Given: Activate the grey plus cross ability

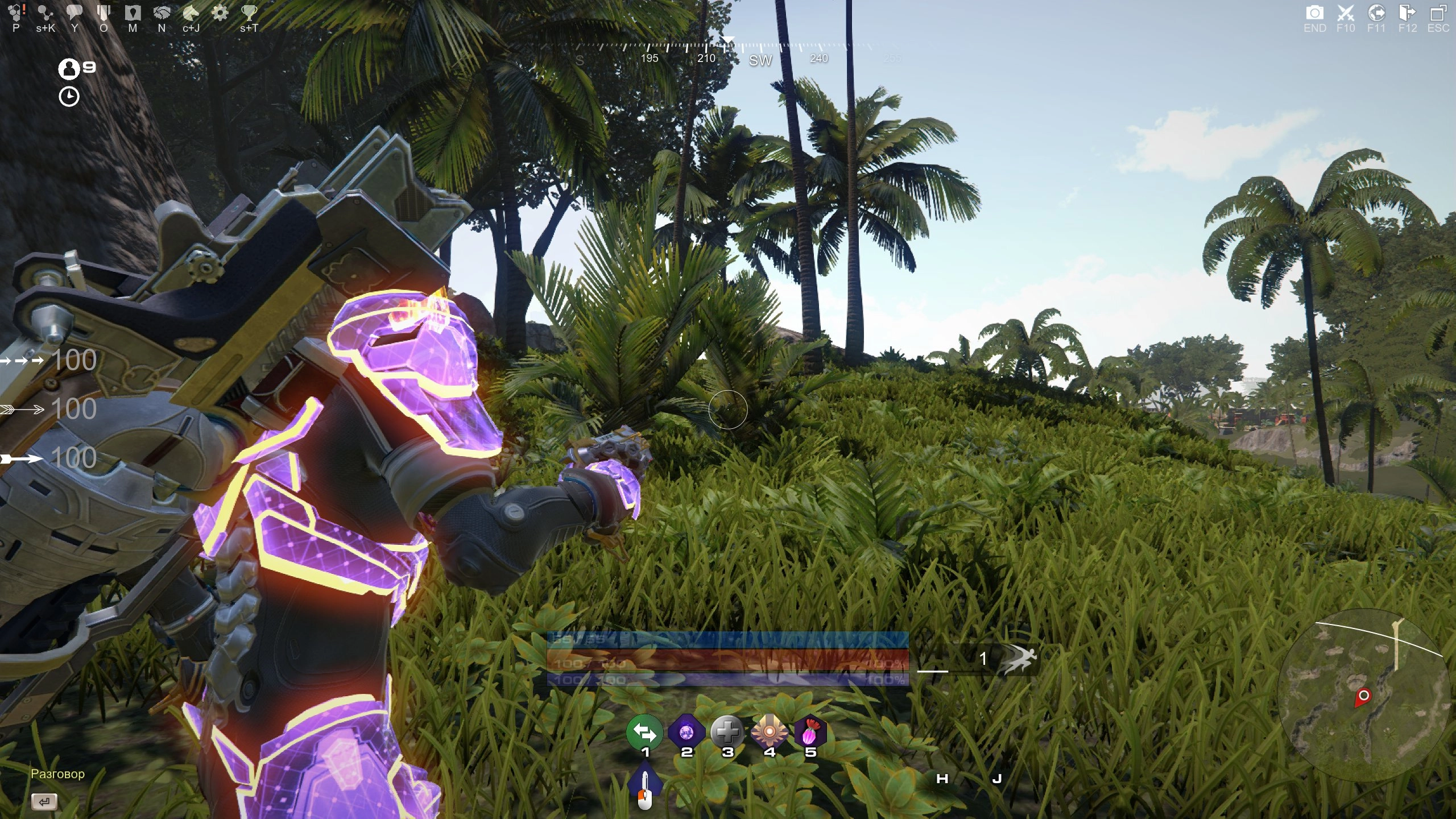Looking at the screenshot, I should click(727, 733).
